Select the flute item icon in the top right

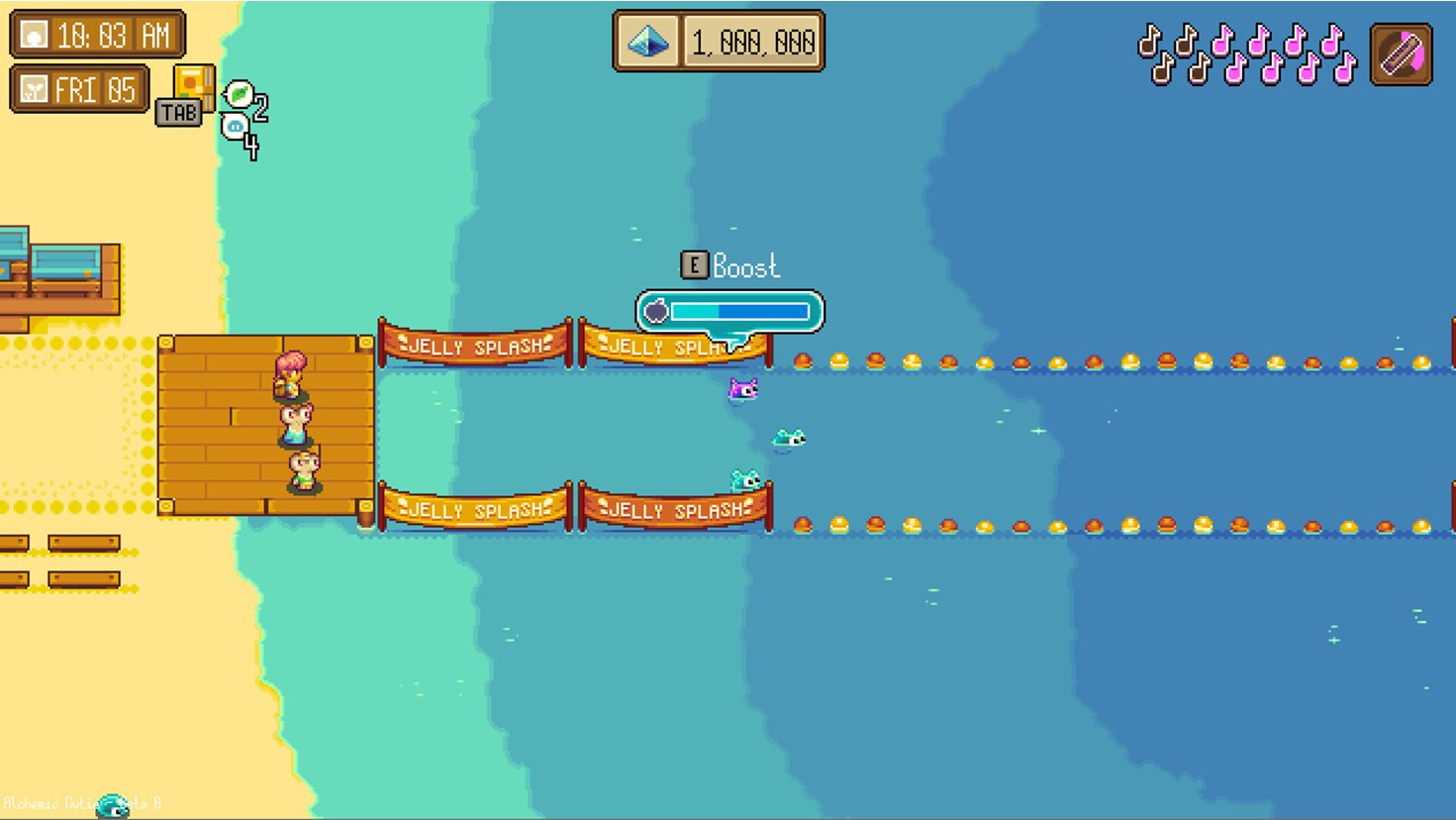pos(1400,52)
